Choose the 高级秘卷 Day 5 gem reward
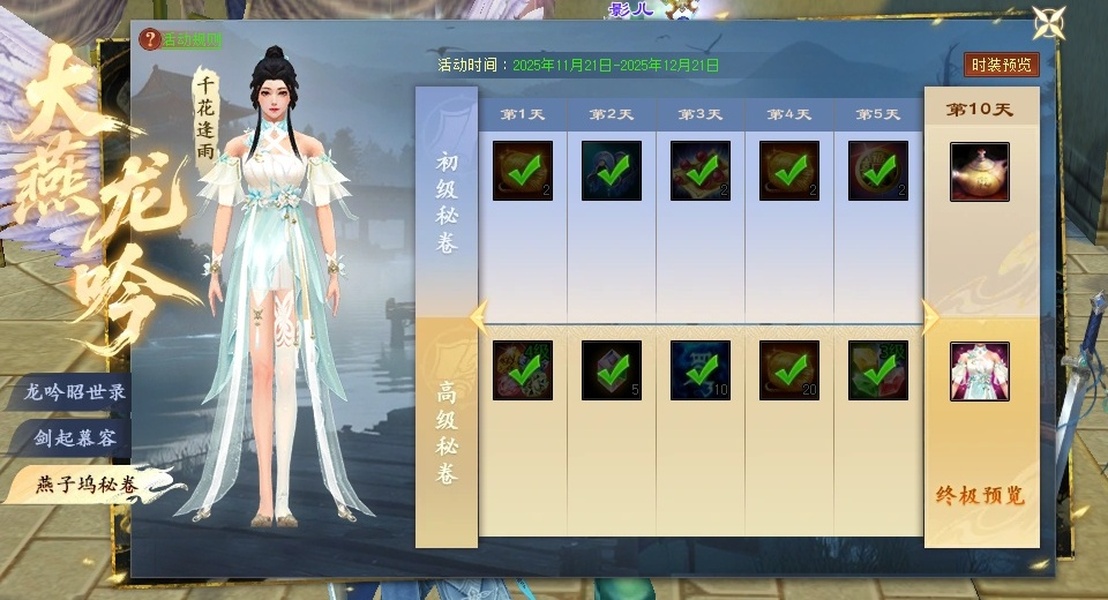This screenshot has height=600, width=1108. (878, 371)
